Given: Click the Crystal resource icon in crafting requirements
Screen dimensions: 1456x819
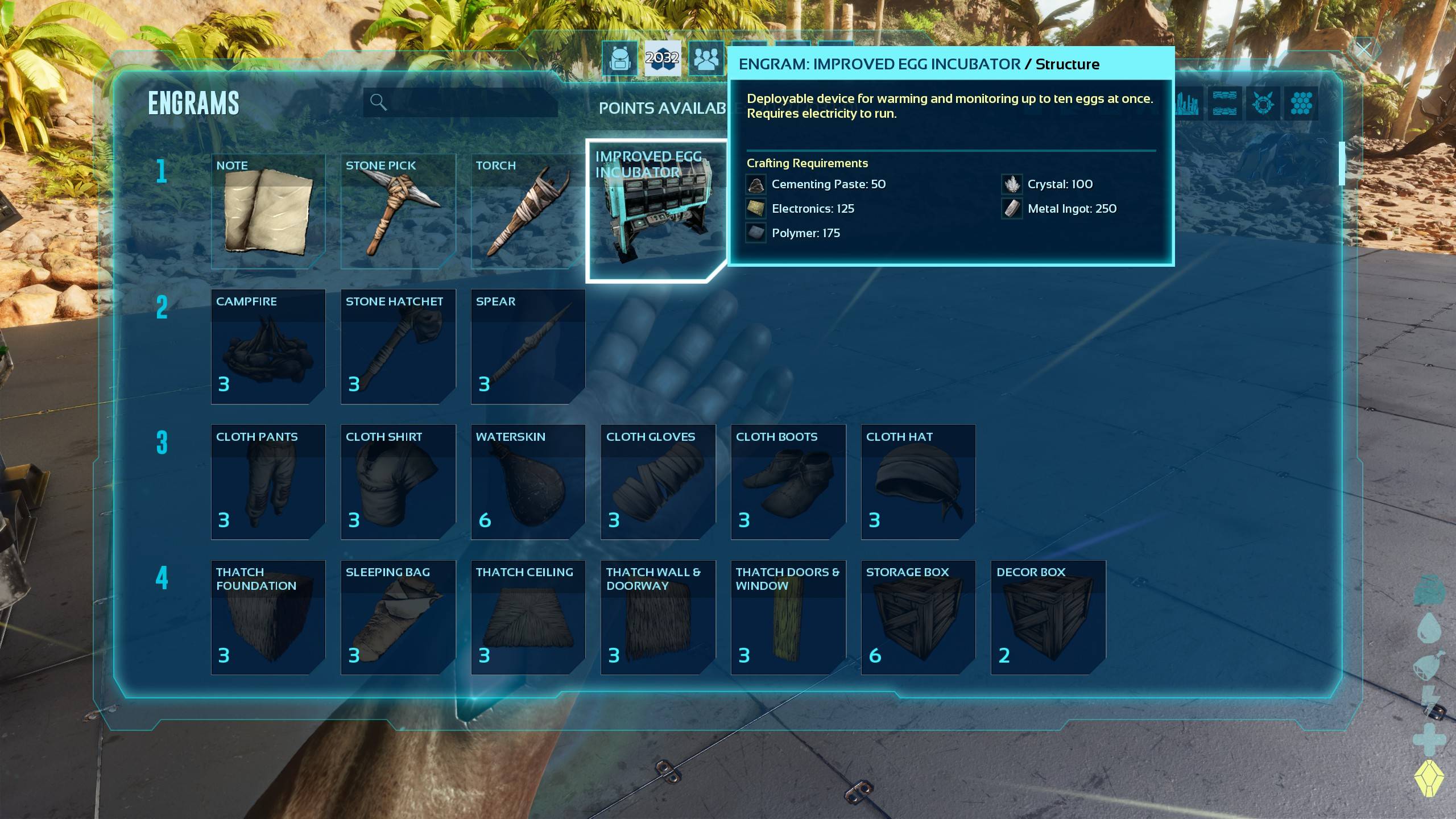Looking at the screenshot, I should (x=1012, y=184).
